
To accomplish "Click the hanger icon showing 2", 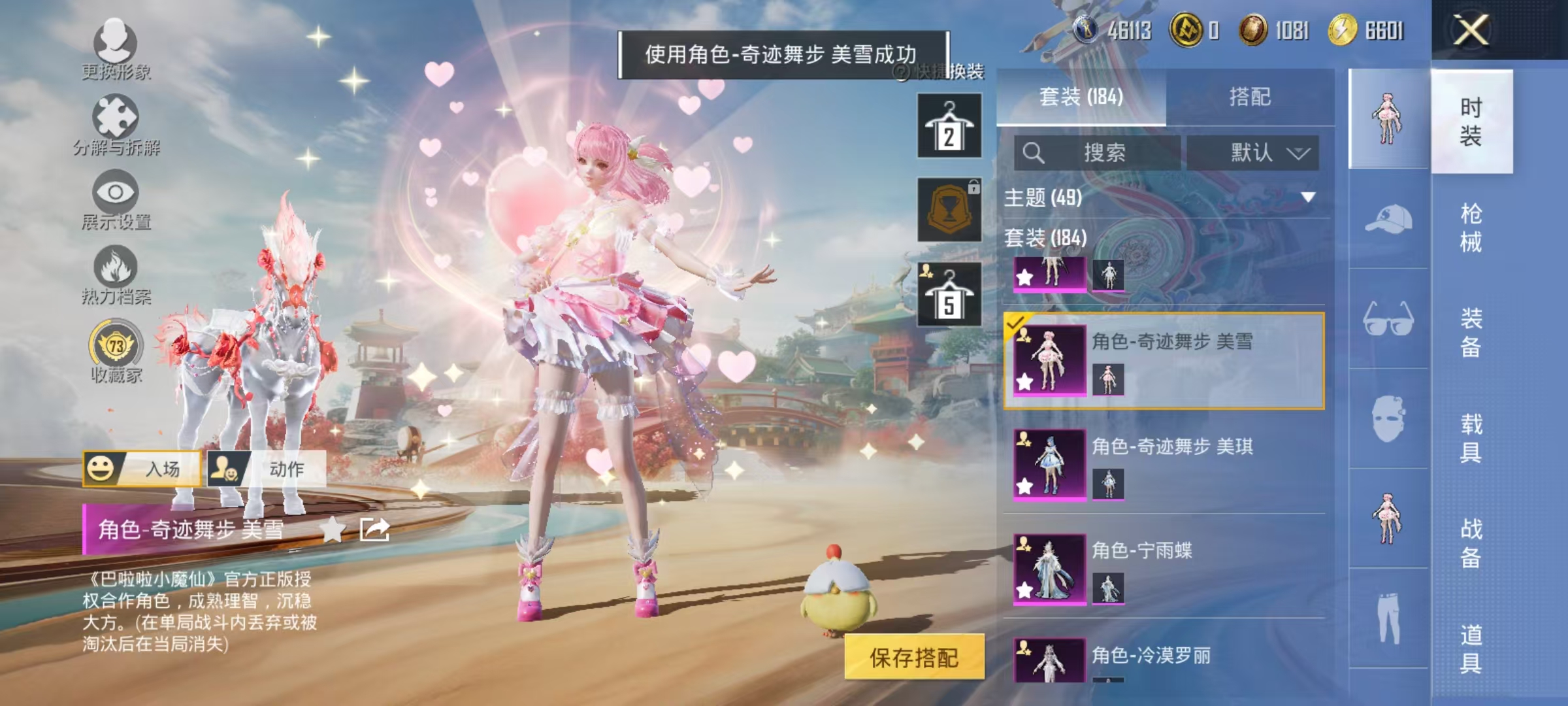I will click(x=949, y=124).
